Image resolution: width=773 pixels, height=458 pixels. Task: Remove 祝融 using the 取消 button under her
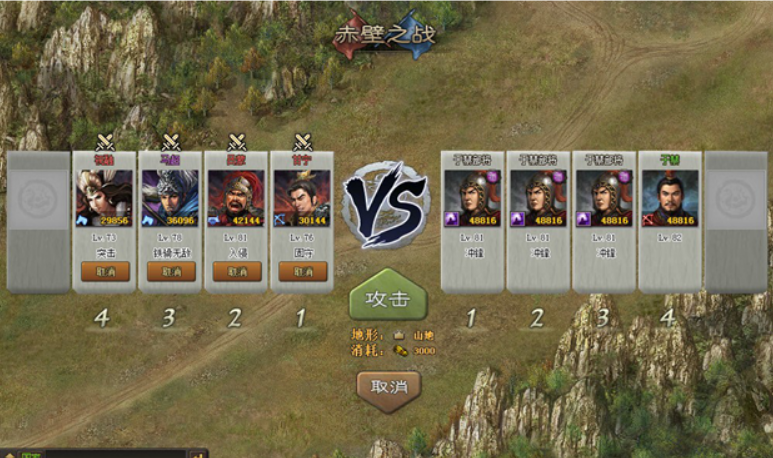(x=105, y=271)
